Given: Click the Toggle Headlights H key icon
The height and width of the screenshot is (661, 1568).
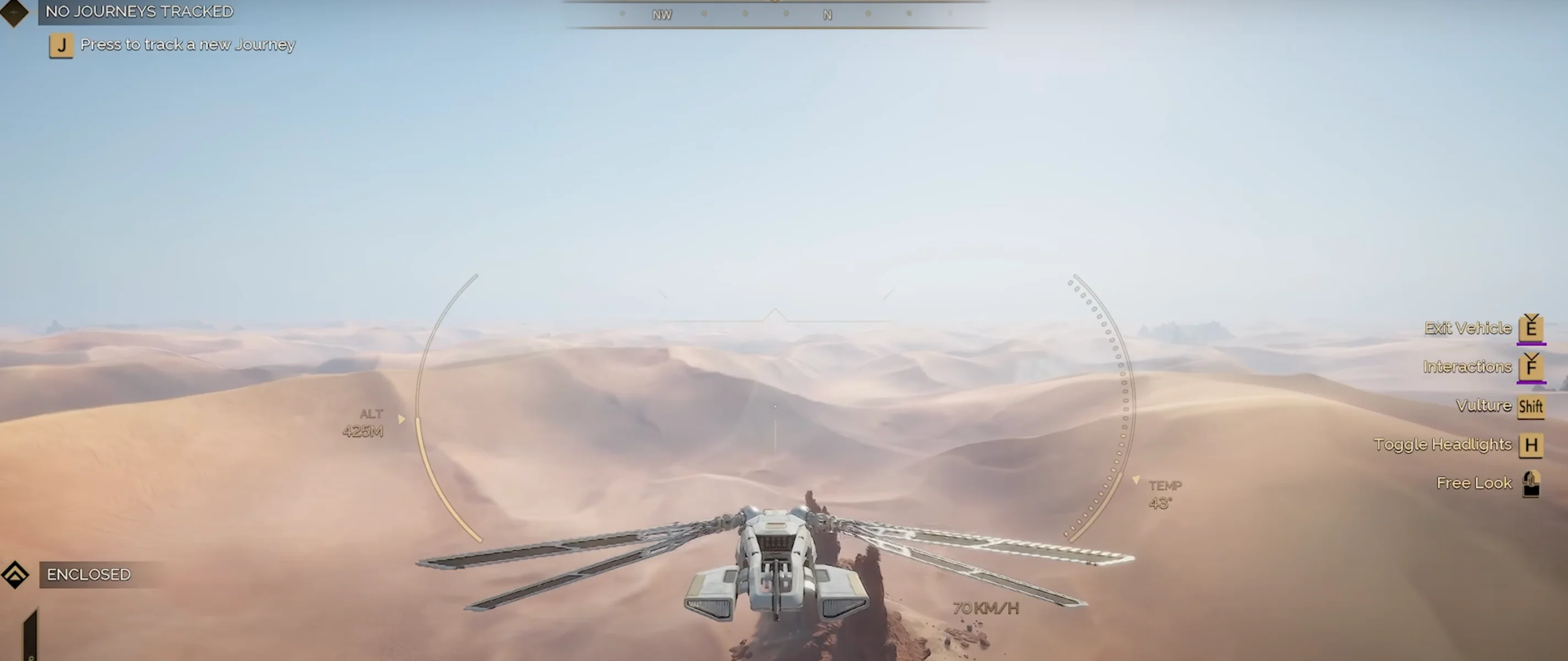Looking at the screenshot, I should pyautogui.click(x=1533, y=445).
